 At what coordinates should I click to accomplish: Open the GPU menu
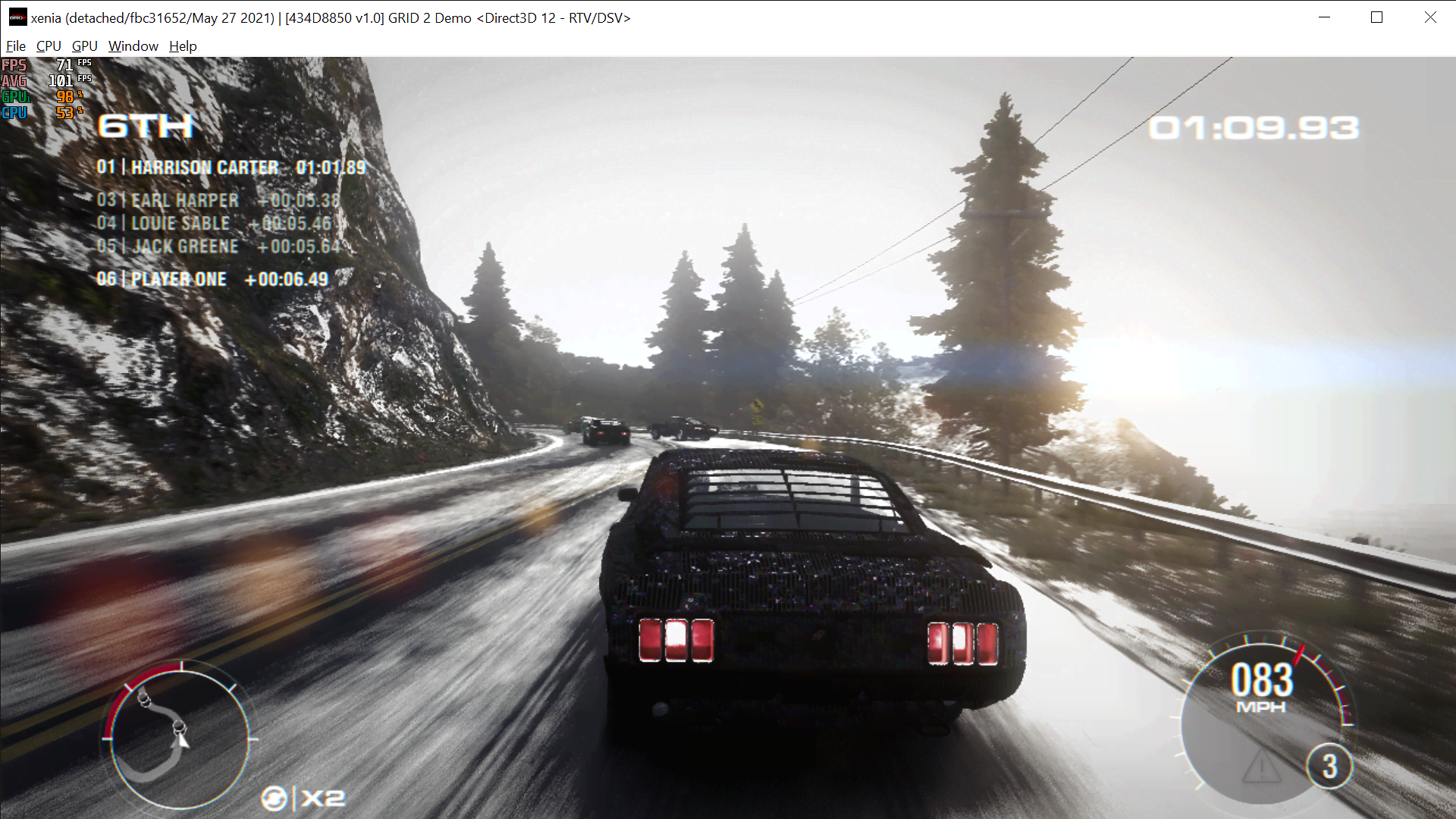[x=83, y=46]
